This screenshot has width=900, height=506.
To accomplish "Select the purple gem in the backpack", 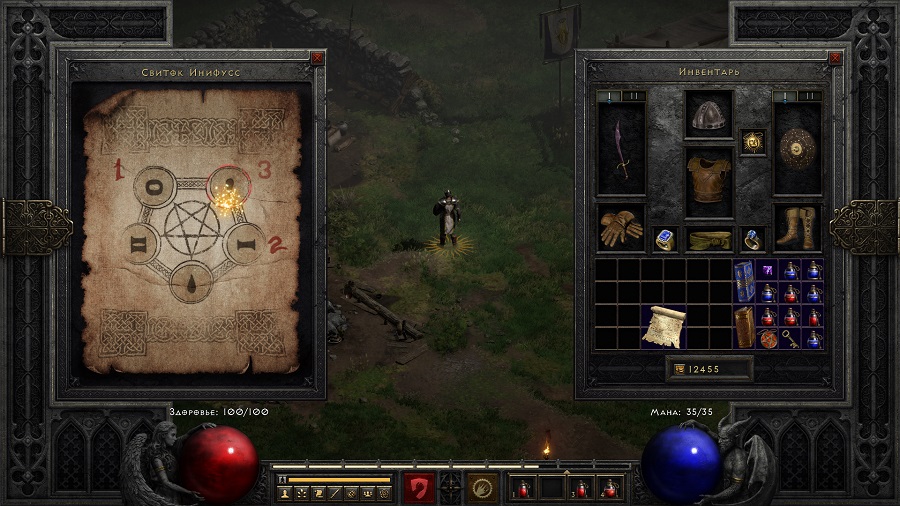I will (x=768, y=270).
